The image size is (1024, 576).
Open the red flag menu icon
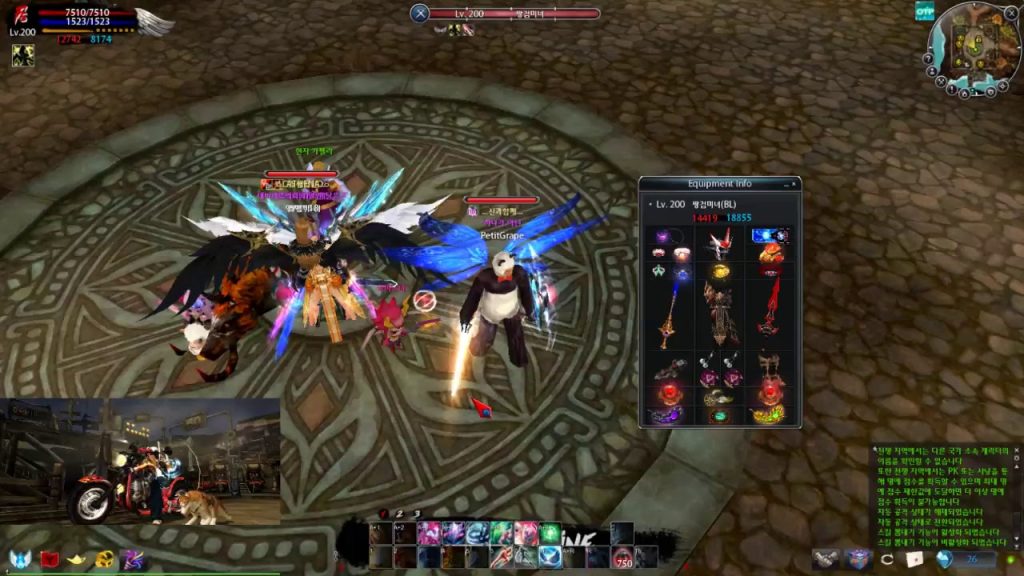tap(50, 559)
